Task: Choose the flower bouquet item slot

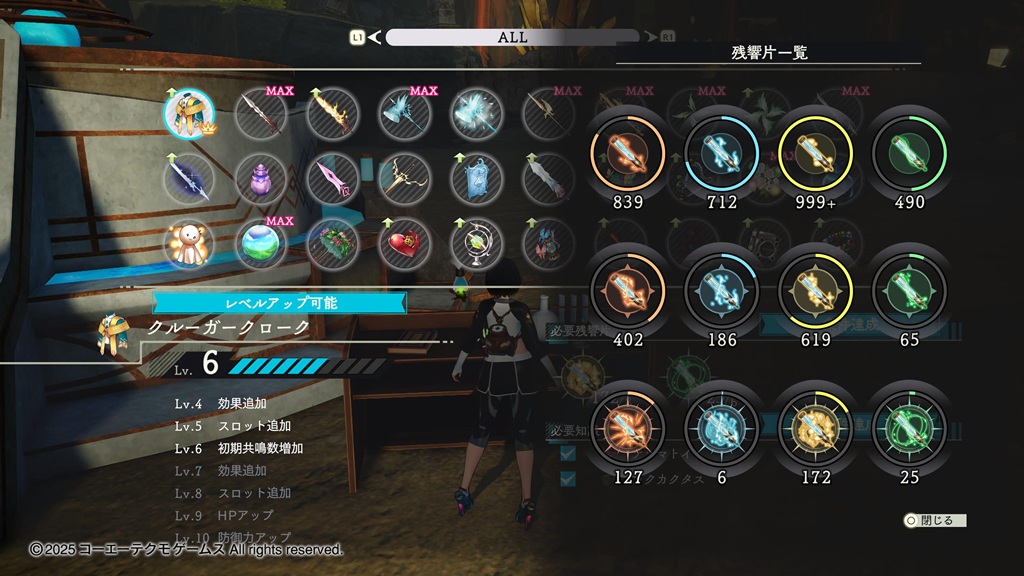Action: [x=332, y=245]
